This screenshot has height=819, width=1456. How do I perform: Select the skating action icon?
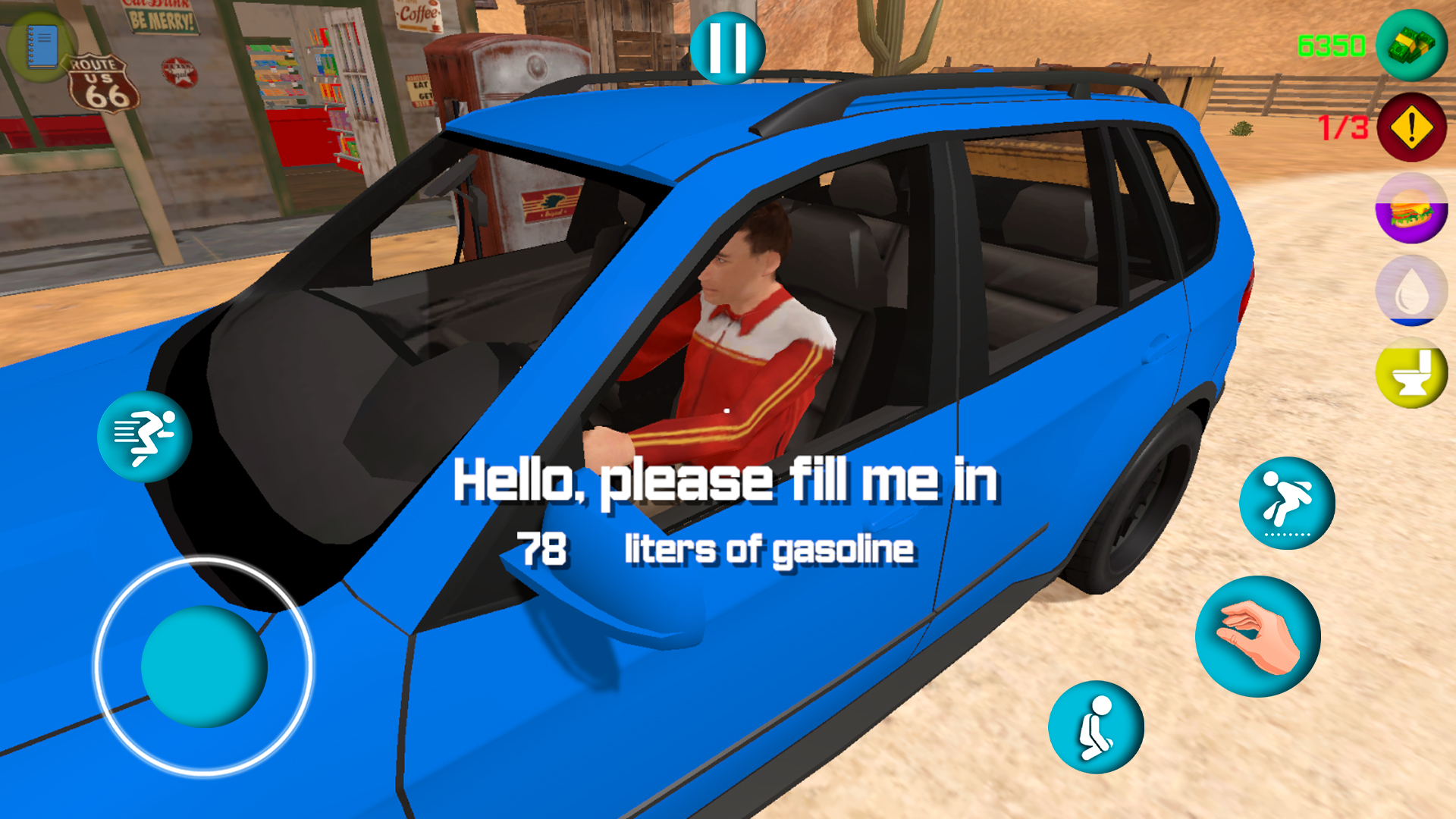[x=1288, y=504]
